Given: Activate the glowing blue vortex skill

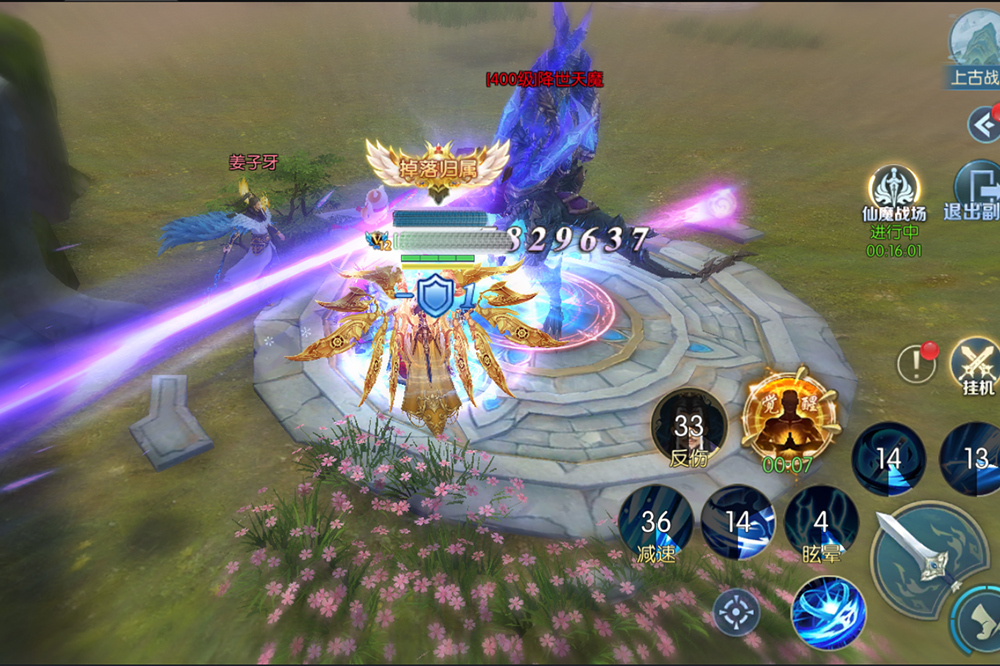Looking at the screenshot, I should coord(828,613).
